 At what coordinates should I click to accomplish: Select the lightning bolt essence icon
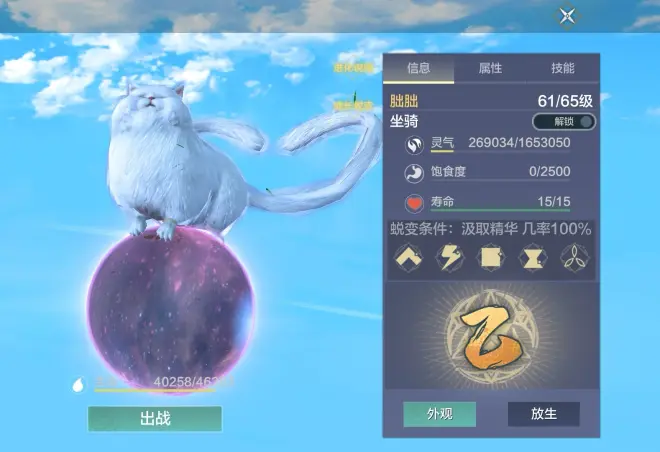[x=450, y=259]
